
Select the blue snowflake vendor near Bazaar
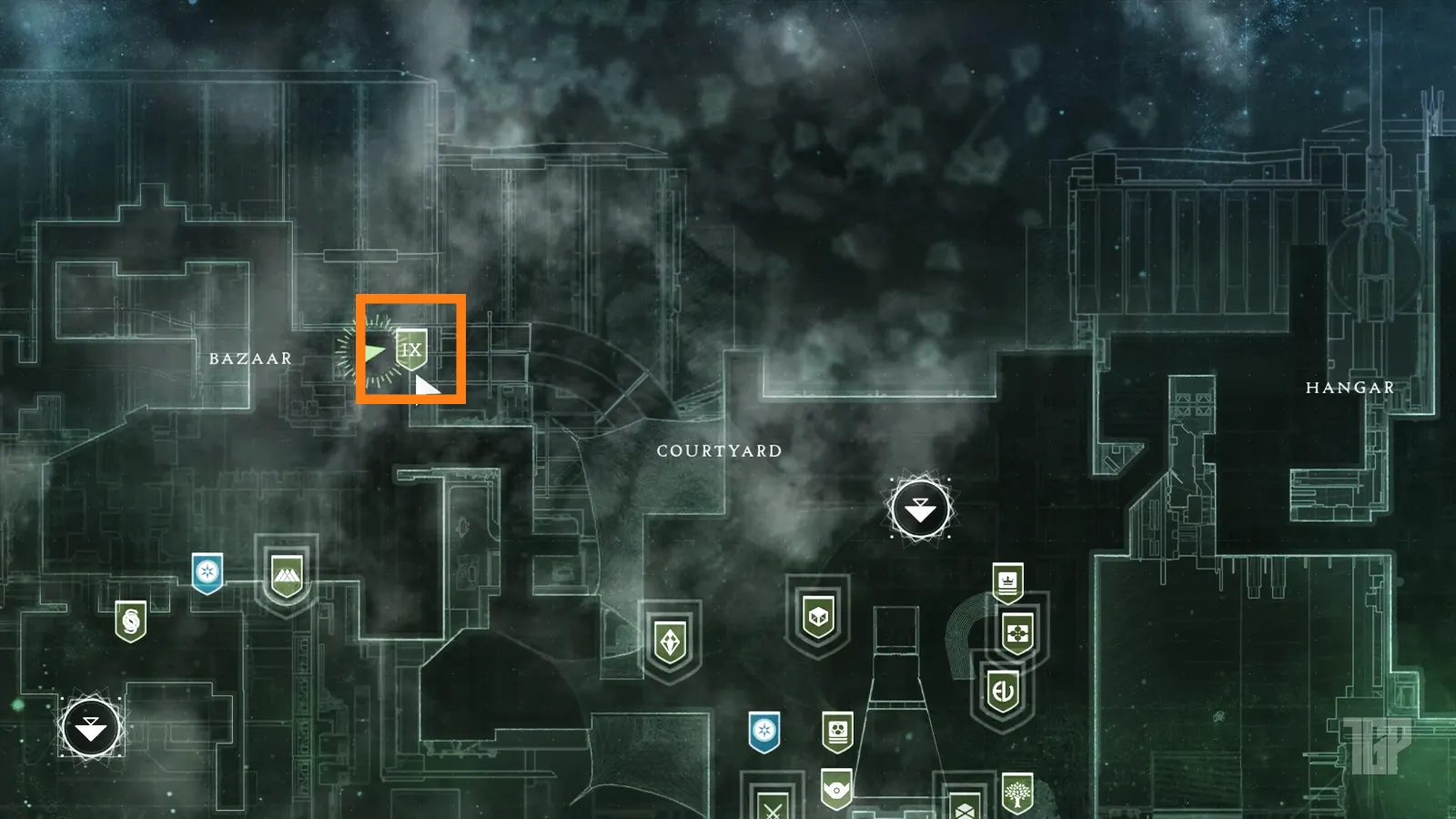(206, 571)
